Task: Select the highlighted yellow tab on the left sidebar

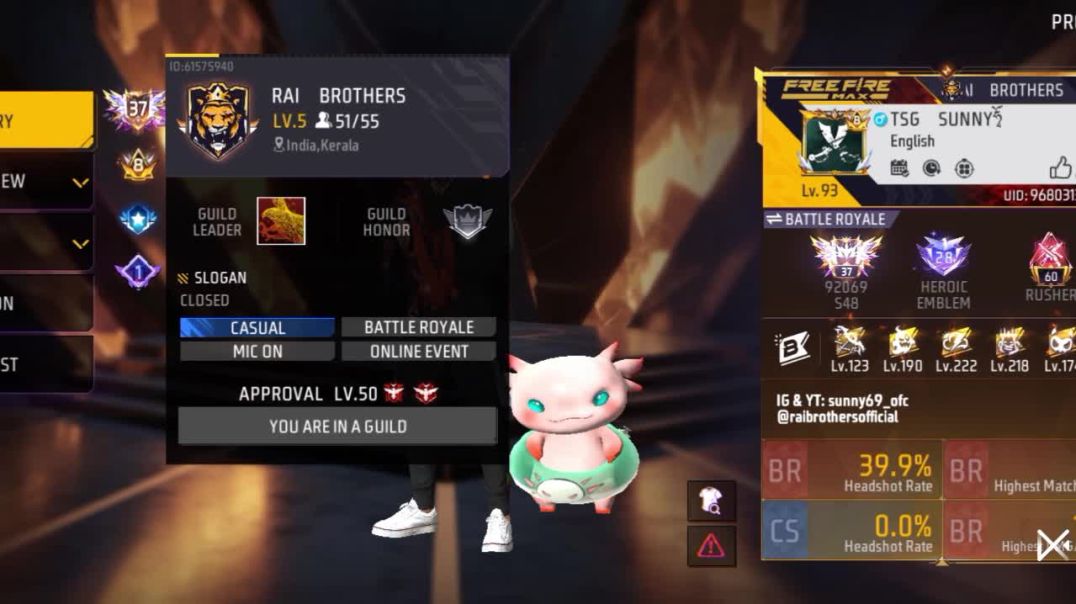Action: point(46,121)
